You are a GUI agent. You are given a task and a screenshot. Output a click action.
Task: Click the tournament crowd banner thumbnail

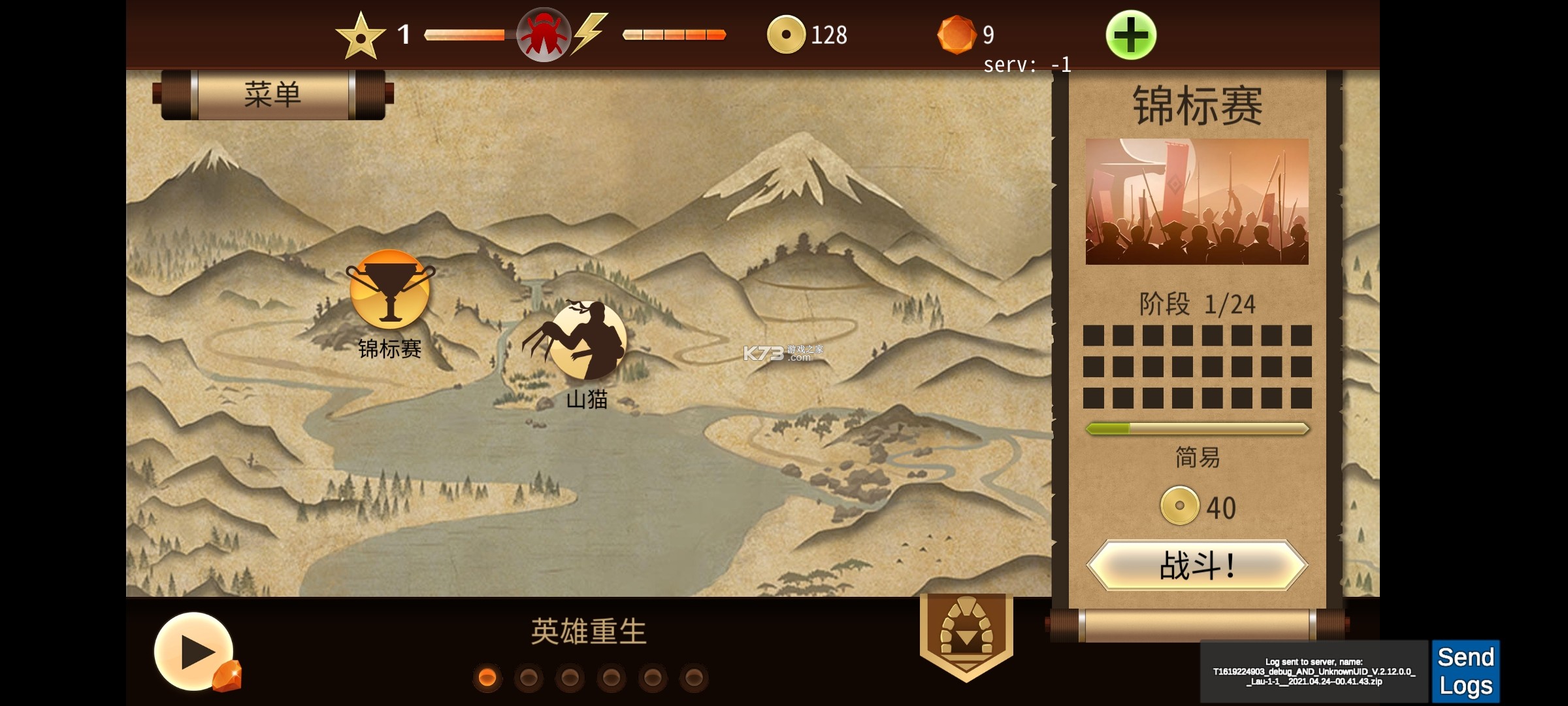pyautogui.click(x=1197, y=201)
